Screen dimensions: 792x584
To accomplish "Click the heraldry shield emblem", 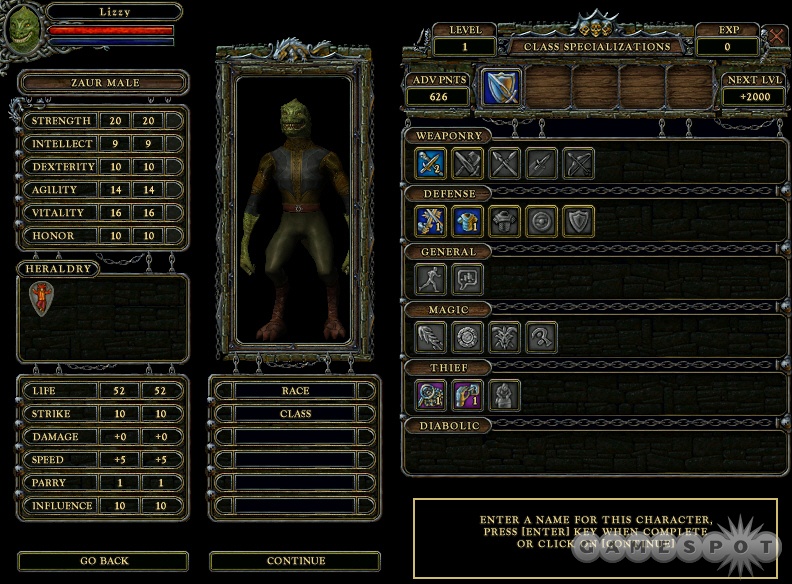I will pyautogui.click(x=41, y=298).
